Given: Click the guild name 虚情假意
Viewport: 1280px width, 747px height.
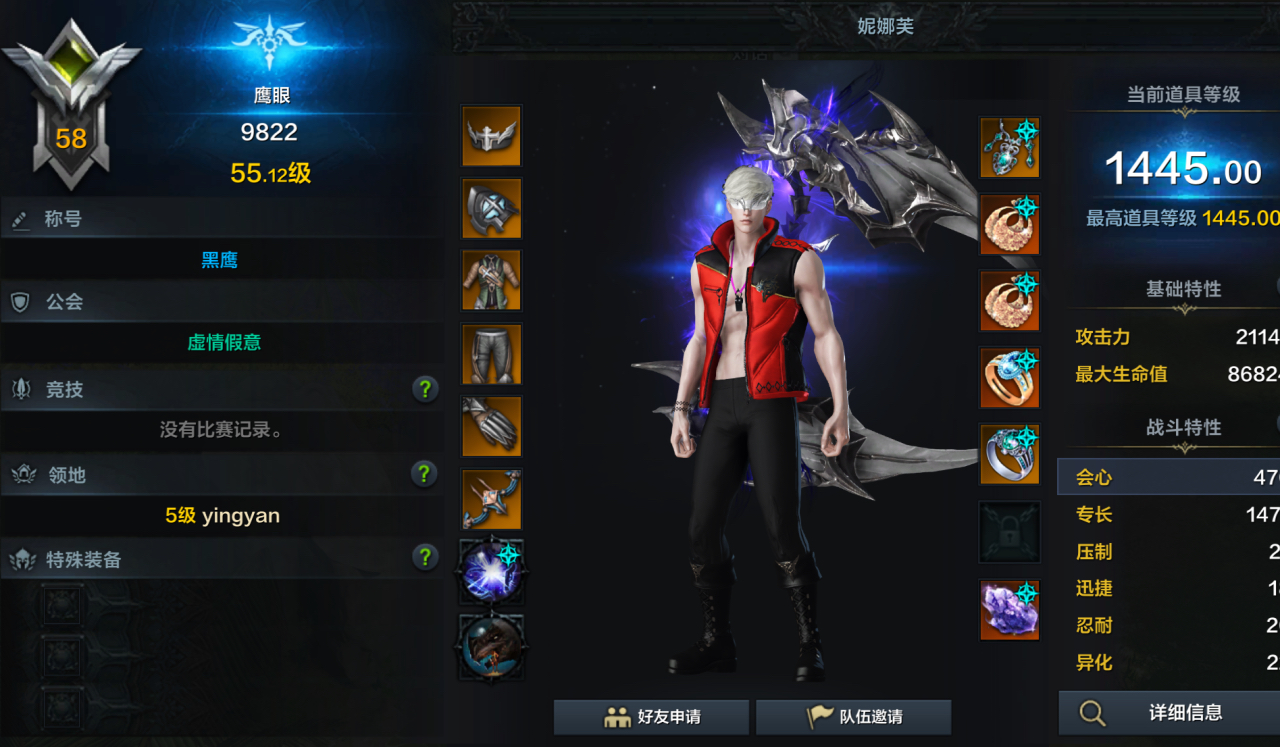Looking at the screenshot, I should point(224,342).
